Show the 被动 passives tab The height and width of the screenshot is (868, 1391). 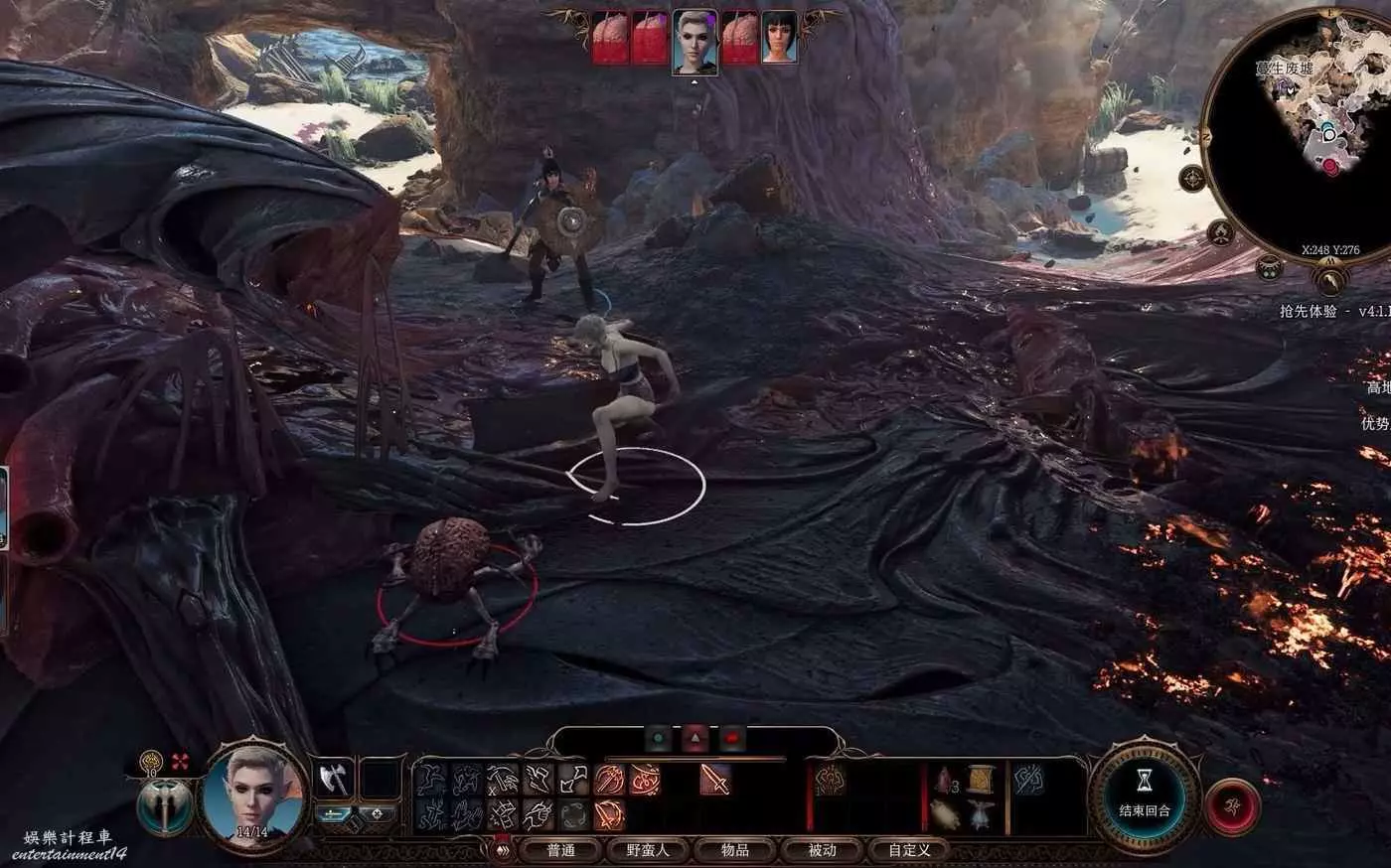[822, 850]
